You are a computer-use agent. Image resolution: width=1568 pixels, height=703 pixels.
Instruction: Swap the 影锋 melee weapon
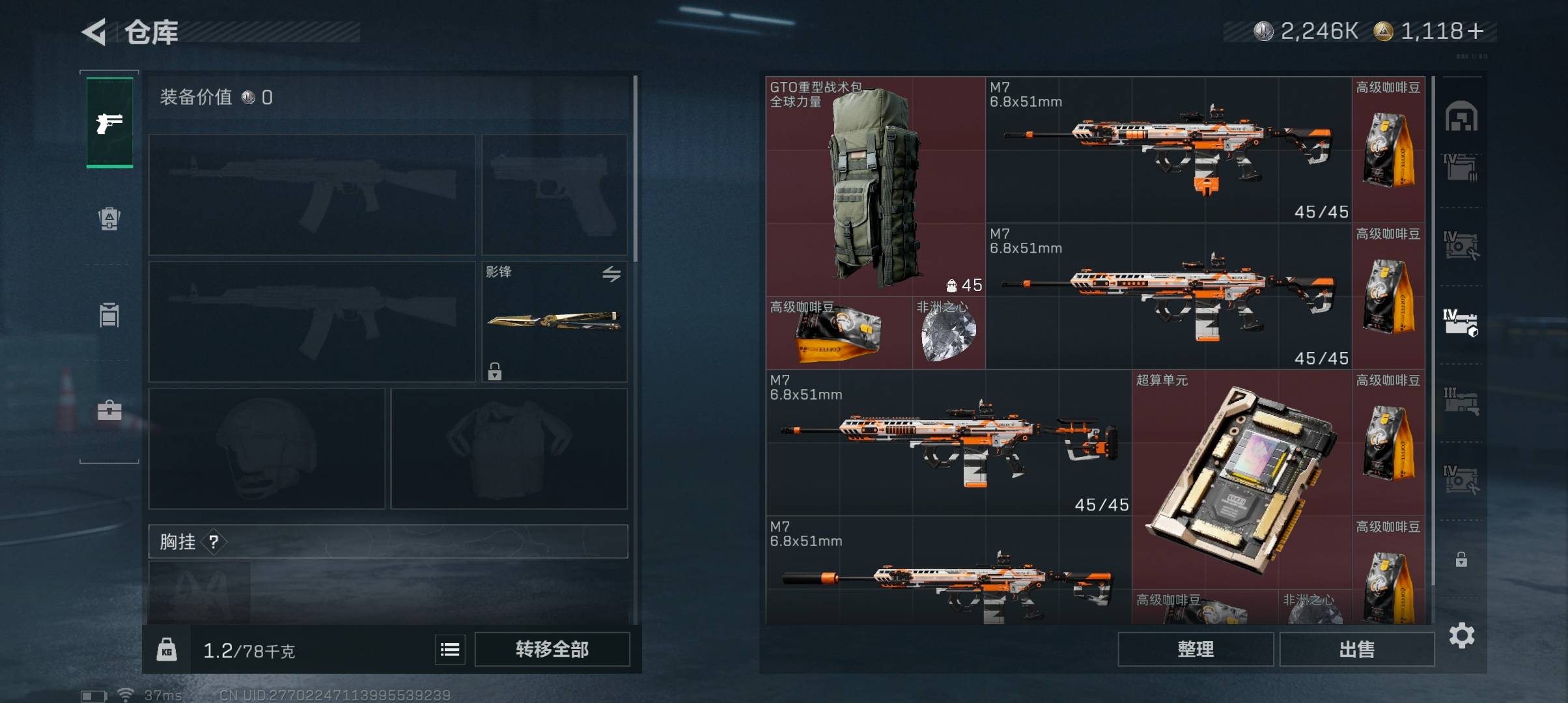click(x=611, y=274)
